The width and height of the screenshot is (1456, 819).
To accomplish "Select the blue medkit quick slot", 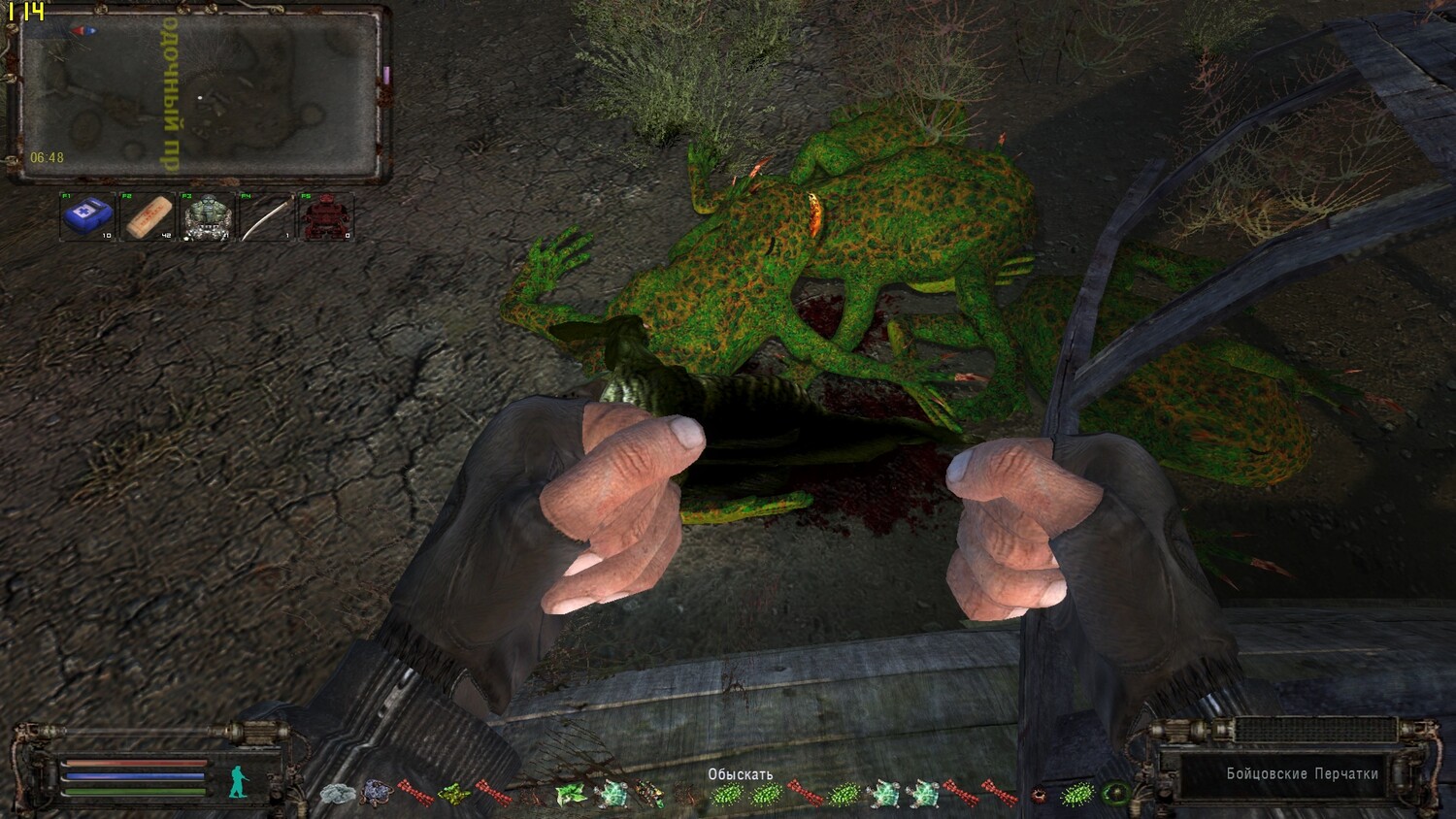I will click(88, 217).
